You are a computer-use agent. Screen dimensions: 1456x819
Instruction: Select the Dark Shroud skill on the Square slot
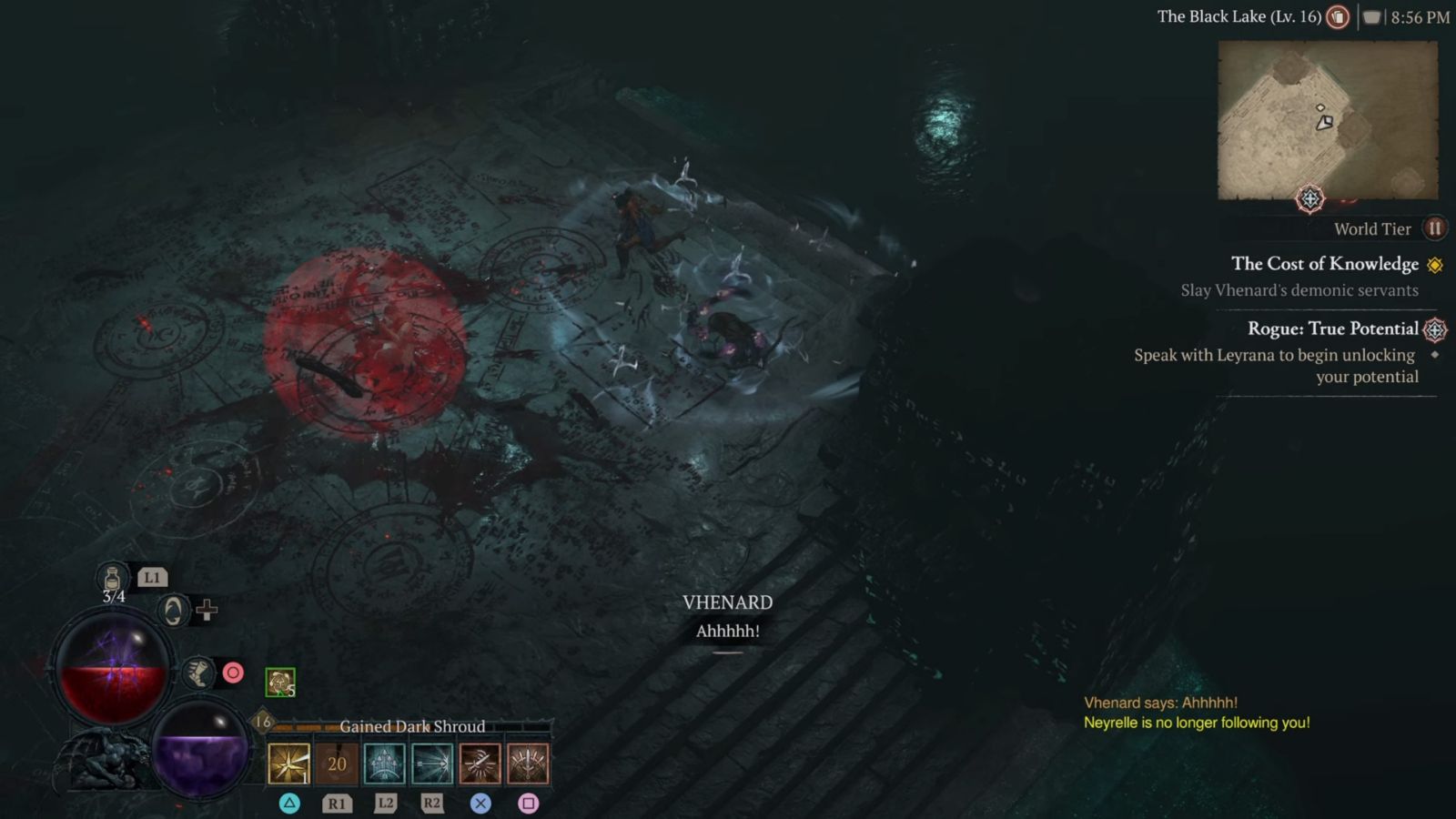[530, 764]
